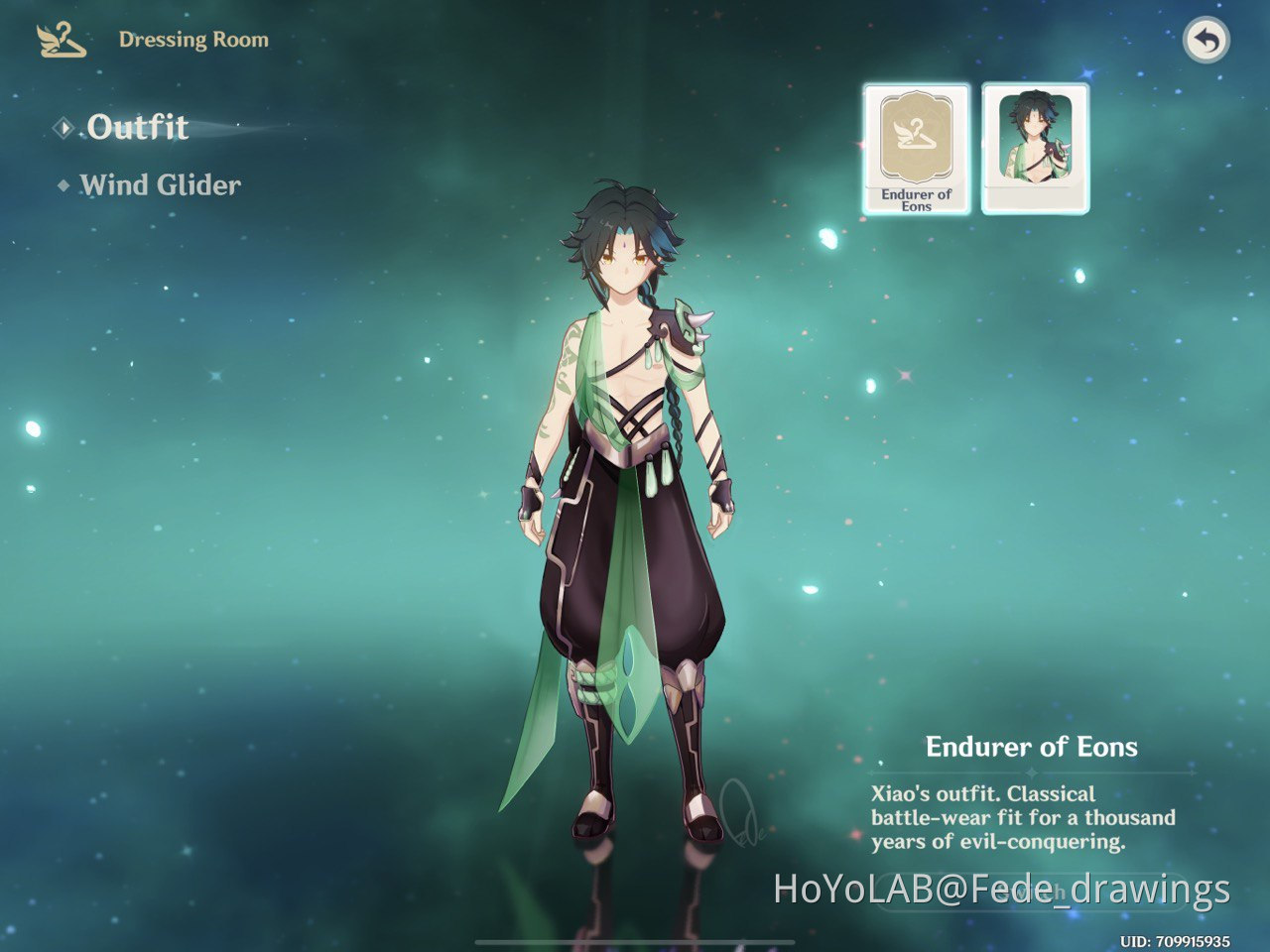Collapse the currently open Outfit section

(x=136, y=127)
